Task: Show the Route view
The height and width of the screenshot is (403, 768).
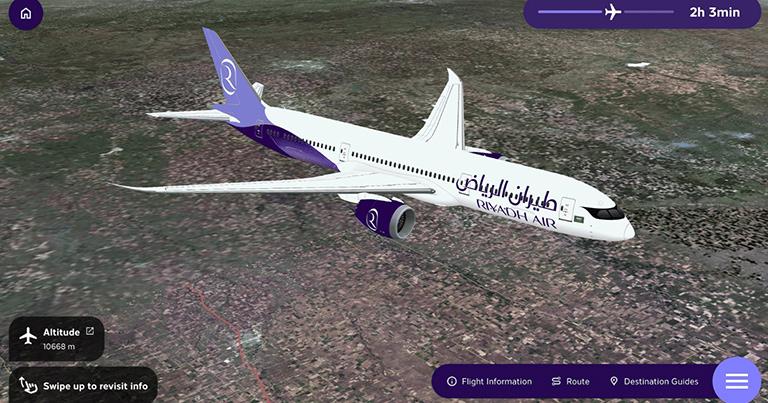Action: point(571,381)
